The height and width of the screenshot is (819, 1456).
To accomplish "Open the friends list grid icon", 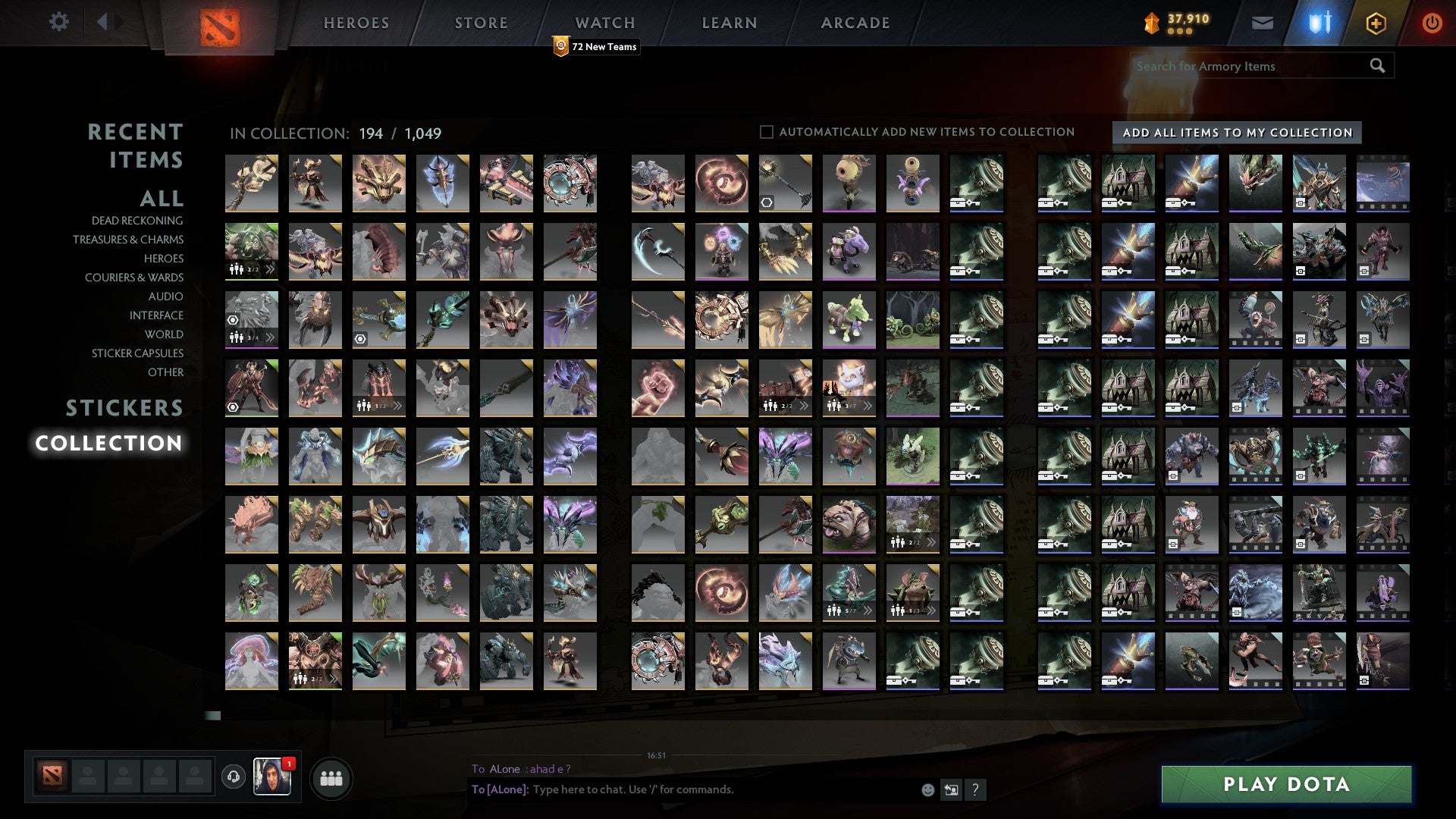I will click(331, 777).
